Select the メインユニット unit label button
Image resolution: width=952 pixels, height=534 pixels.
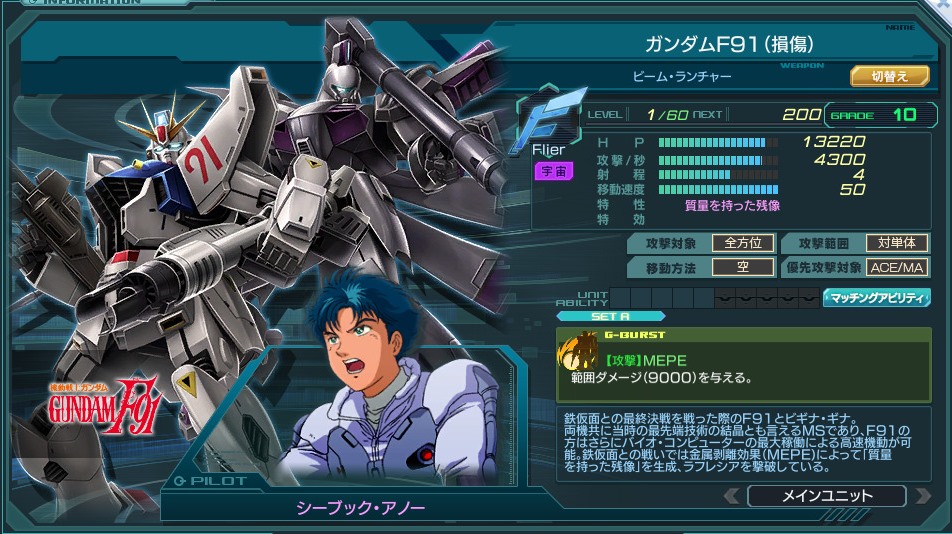[x=826, y=496]
